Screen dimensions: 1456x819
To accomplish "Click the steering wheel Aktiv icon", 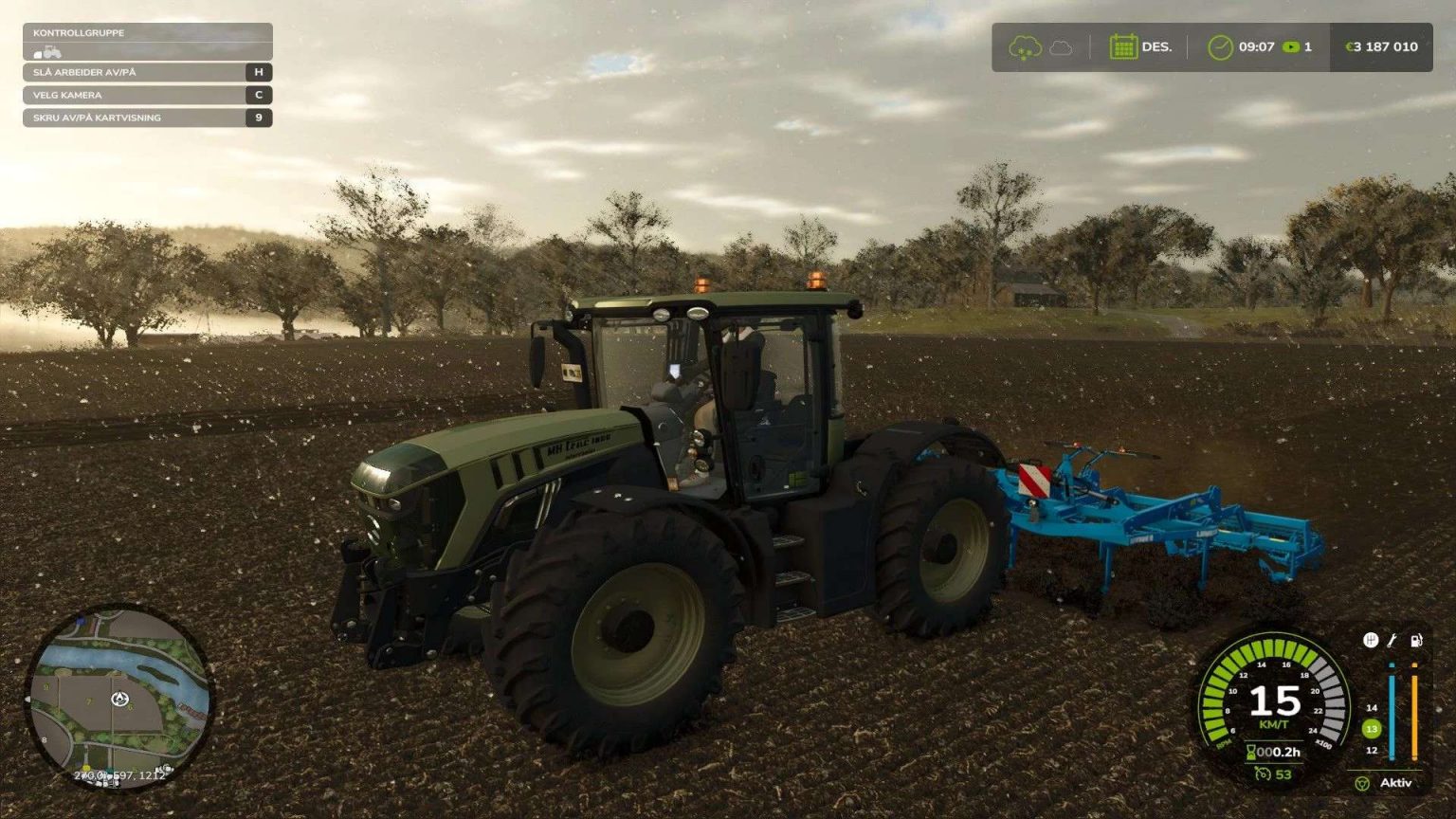I will pos(1362,784).
